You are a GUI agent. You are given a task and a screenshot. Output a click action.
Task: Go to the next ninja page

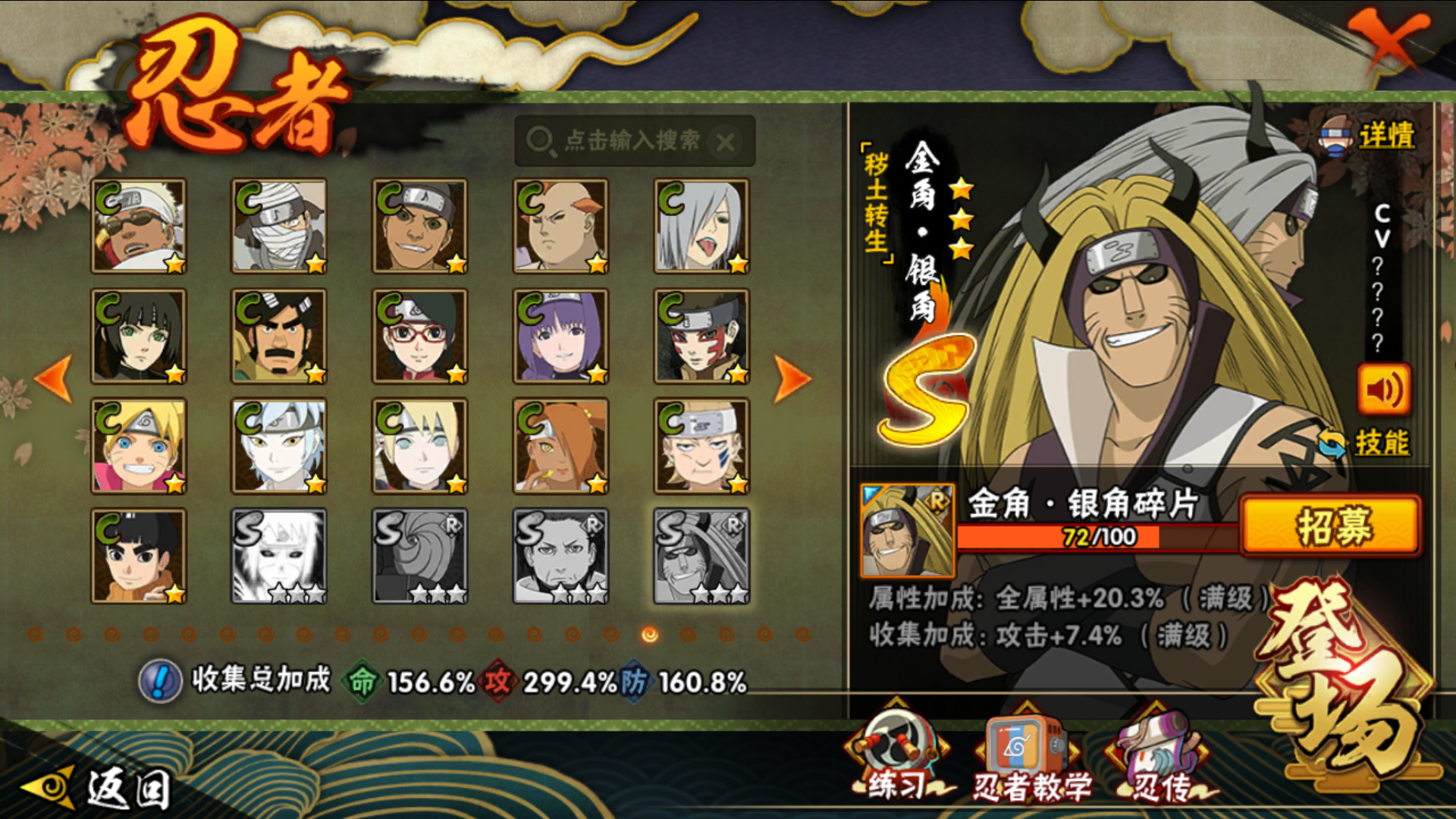pyautogui.click(x=792, y=377)
